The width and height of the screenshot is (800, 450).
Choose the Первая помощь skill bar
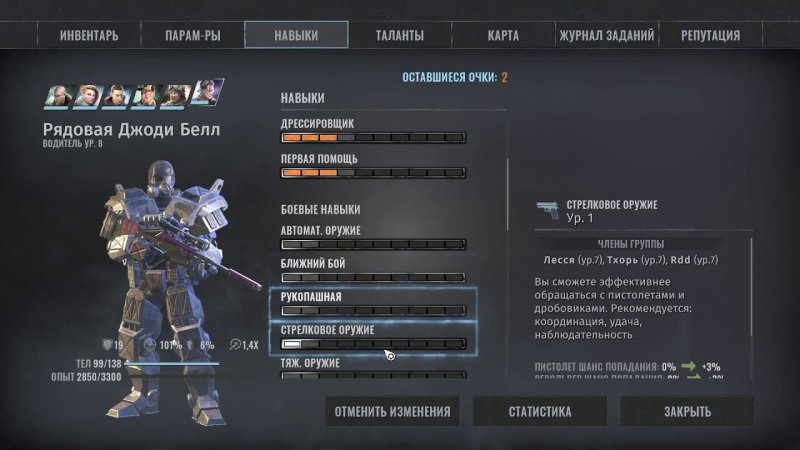point(374,173)
